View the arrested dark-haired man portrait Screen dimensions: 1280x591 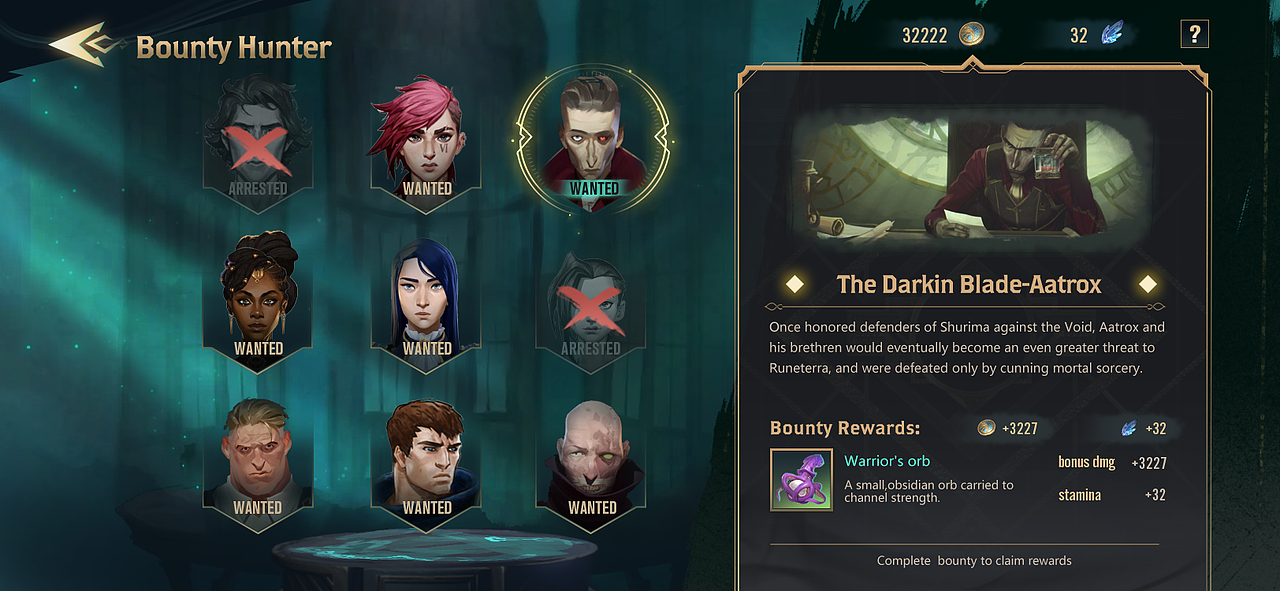258,139
